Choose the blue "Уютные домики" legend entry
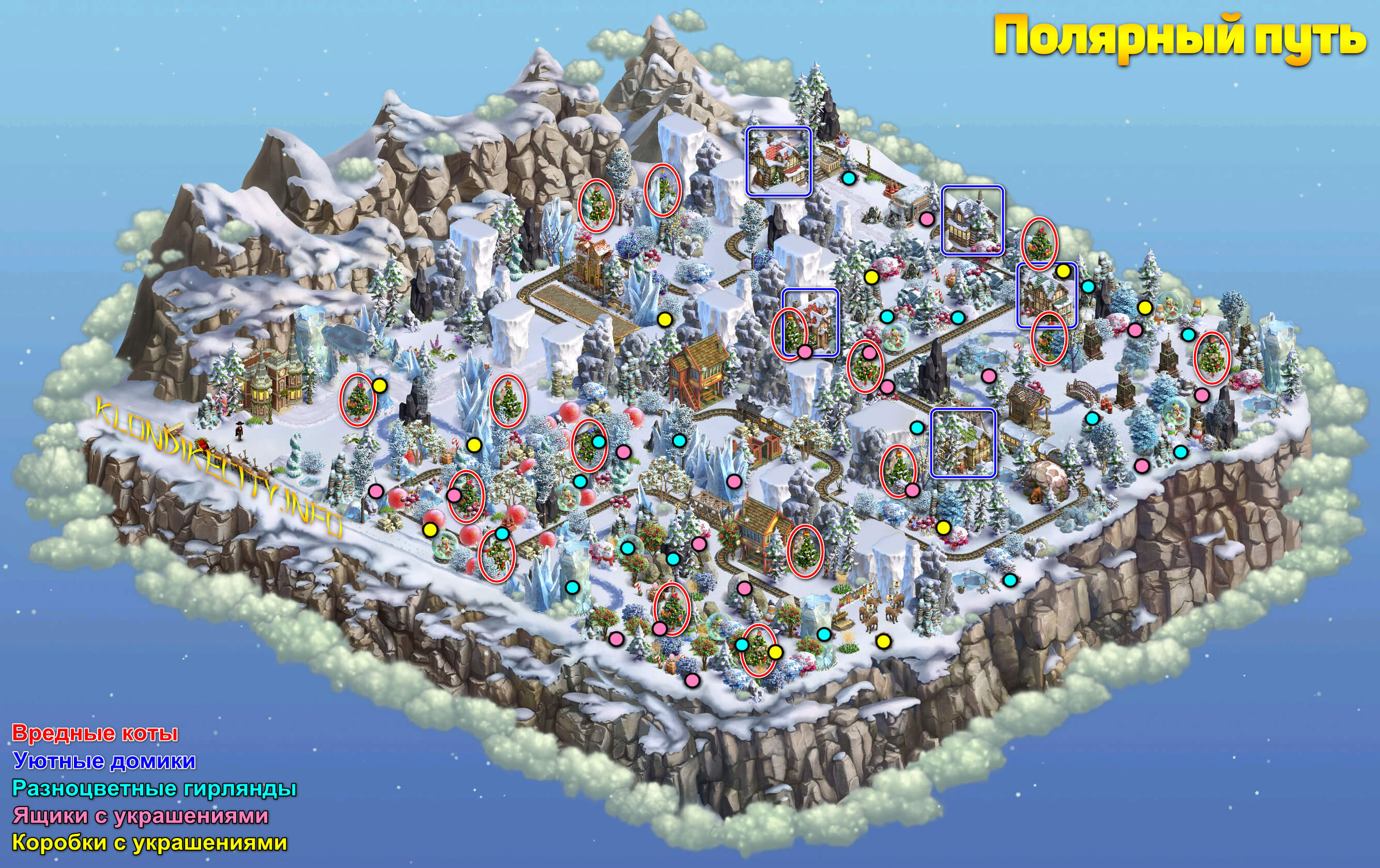Viewport: 1380px width, 868px height. click(104, 761)
